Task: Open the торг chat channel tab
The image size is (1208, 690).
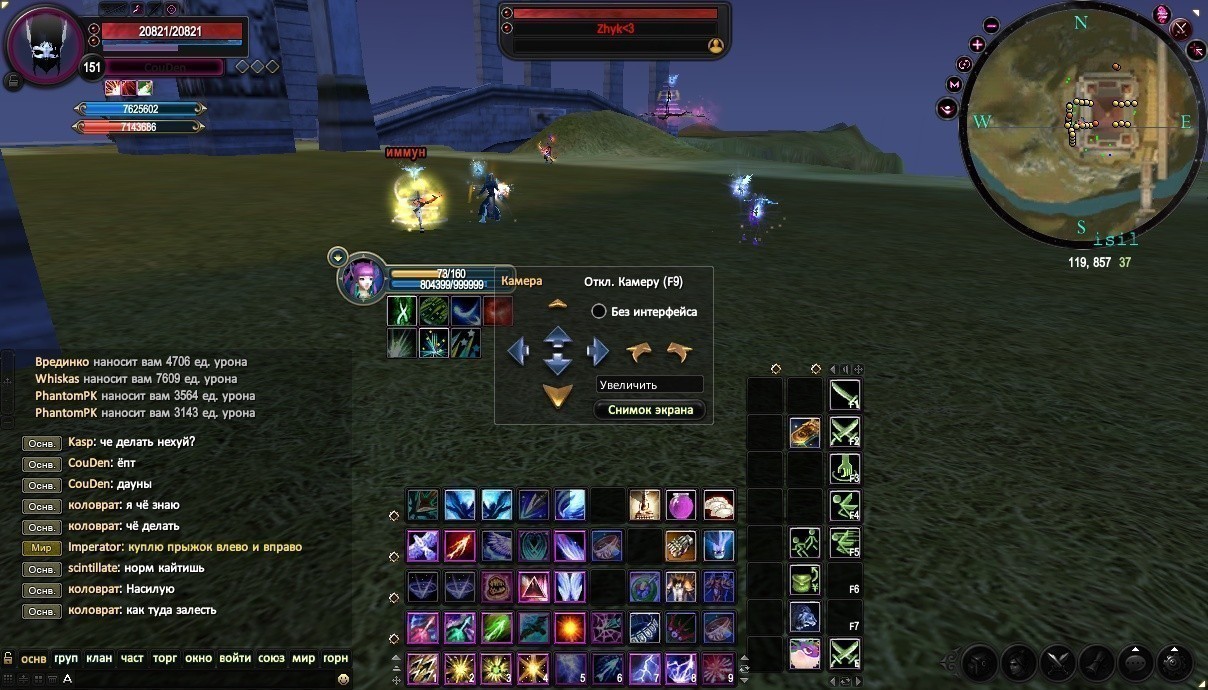Action: coord(165,658)
